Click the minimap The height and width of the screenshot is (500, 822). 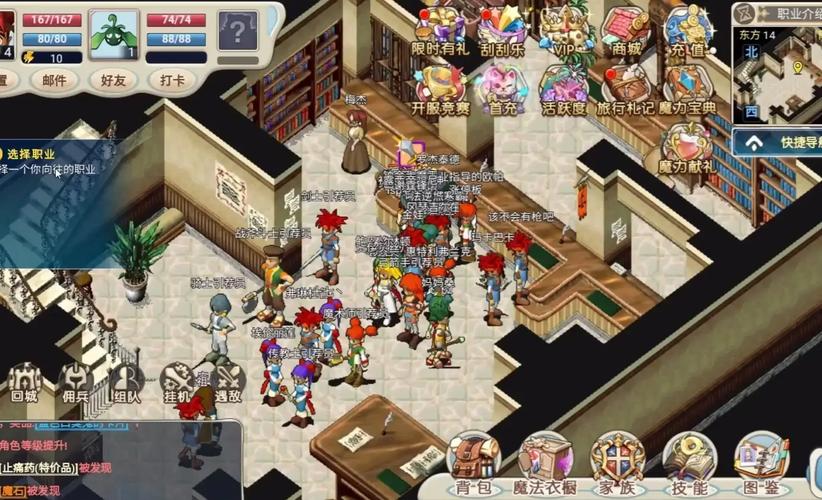pyautogui.click(x=777, y=72)
